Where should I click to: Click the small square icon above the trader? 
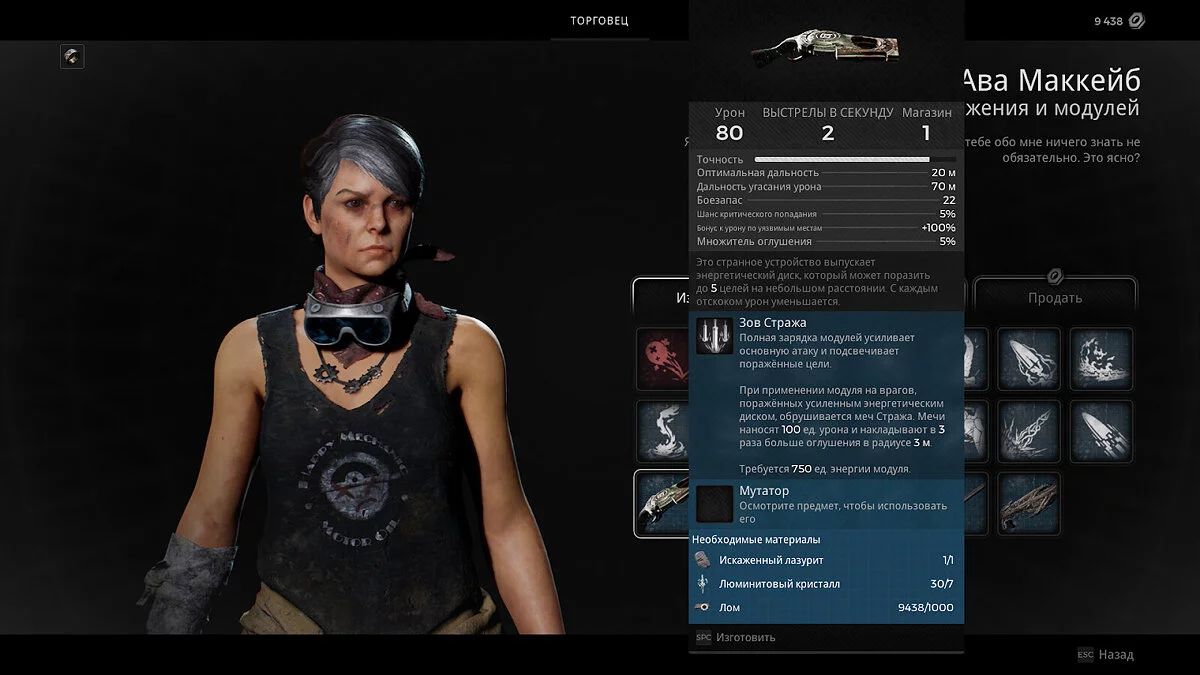coord(72,56)
